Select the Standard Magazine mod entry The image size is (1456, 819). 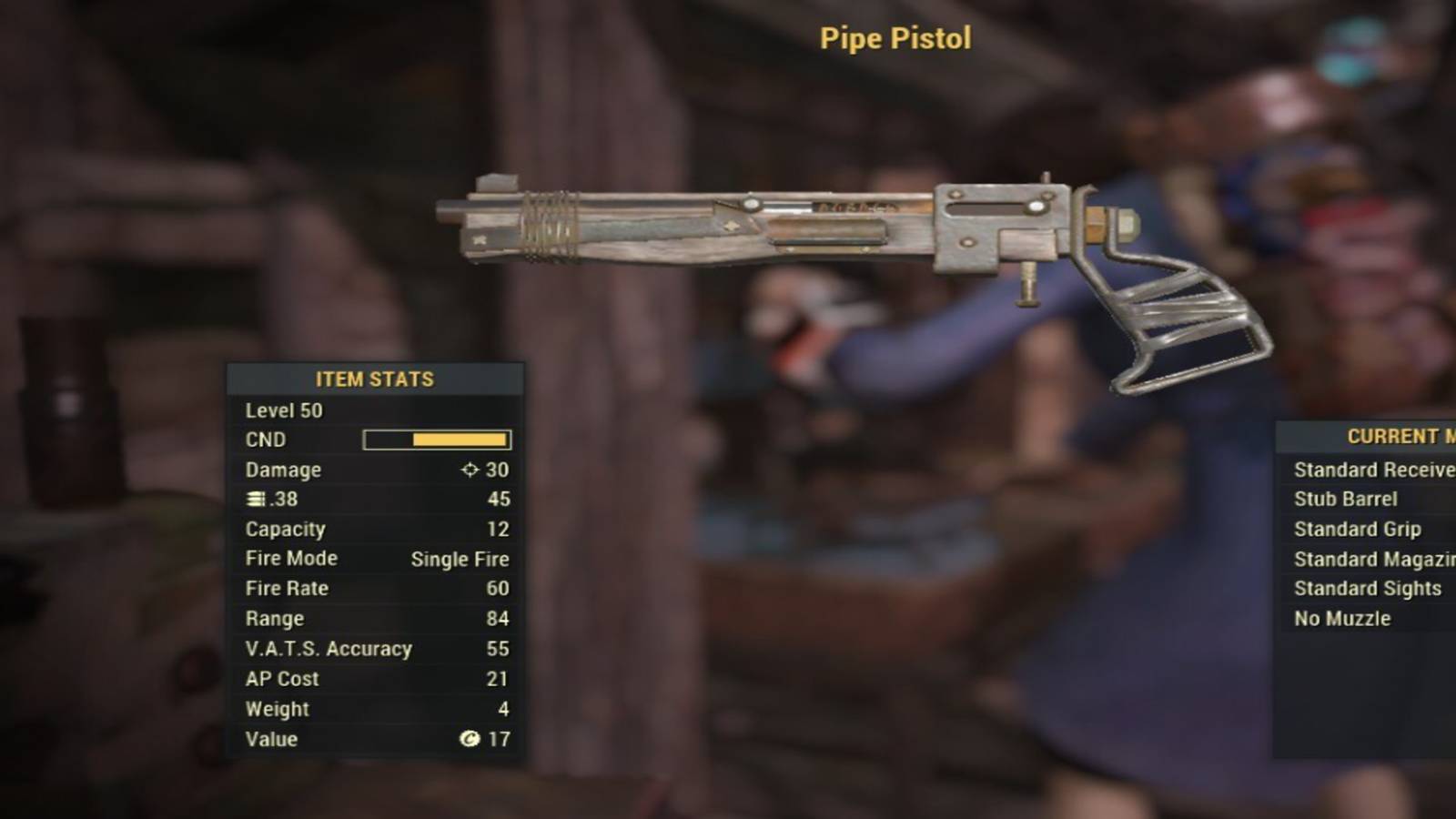click(1374, 560)
